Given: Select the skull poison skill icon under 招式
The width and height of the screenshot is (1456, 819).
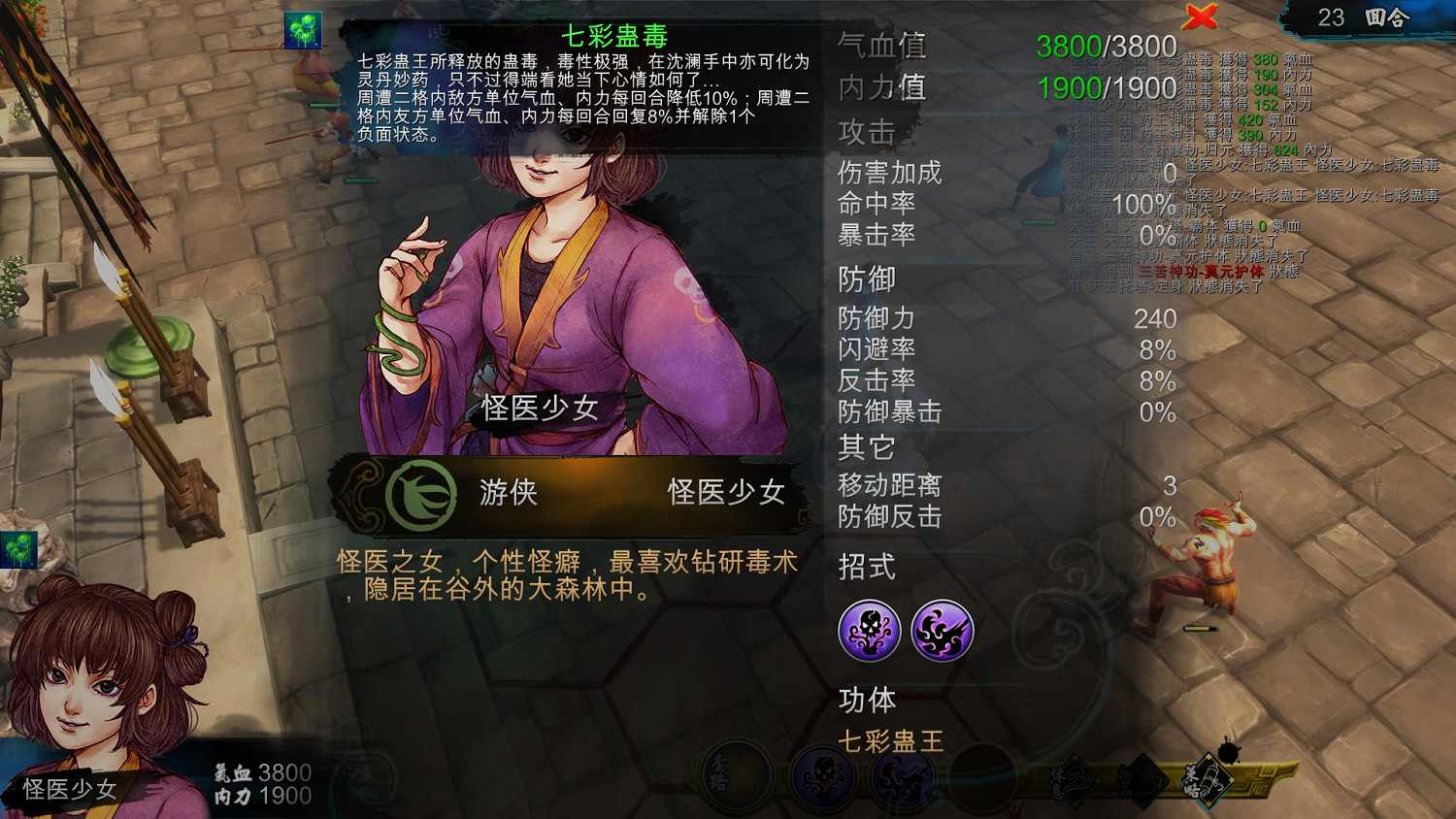Looking at the screenshot, I should (x=872, y=630).
